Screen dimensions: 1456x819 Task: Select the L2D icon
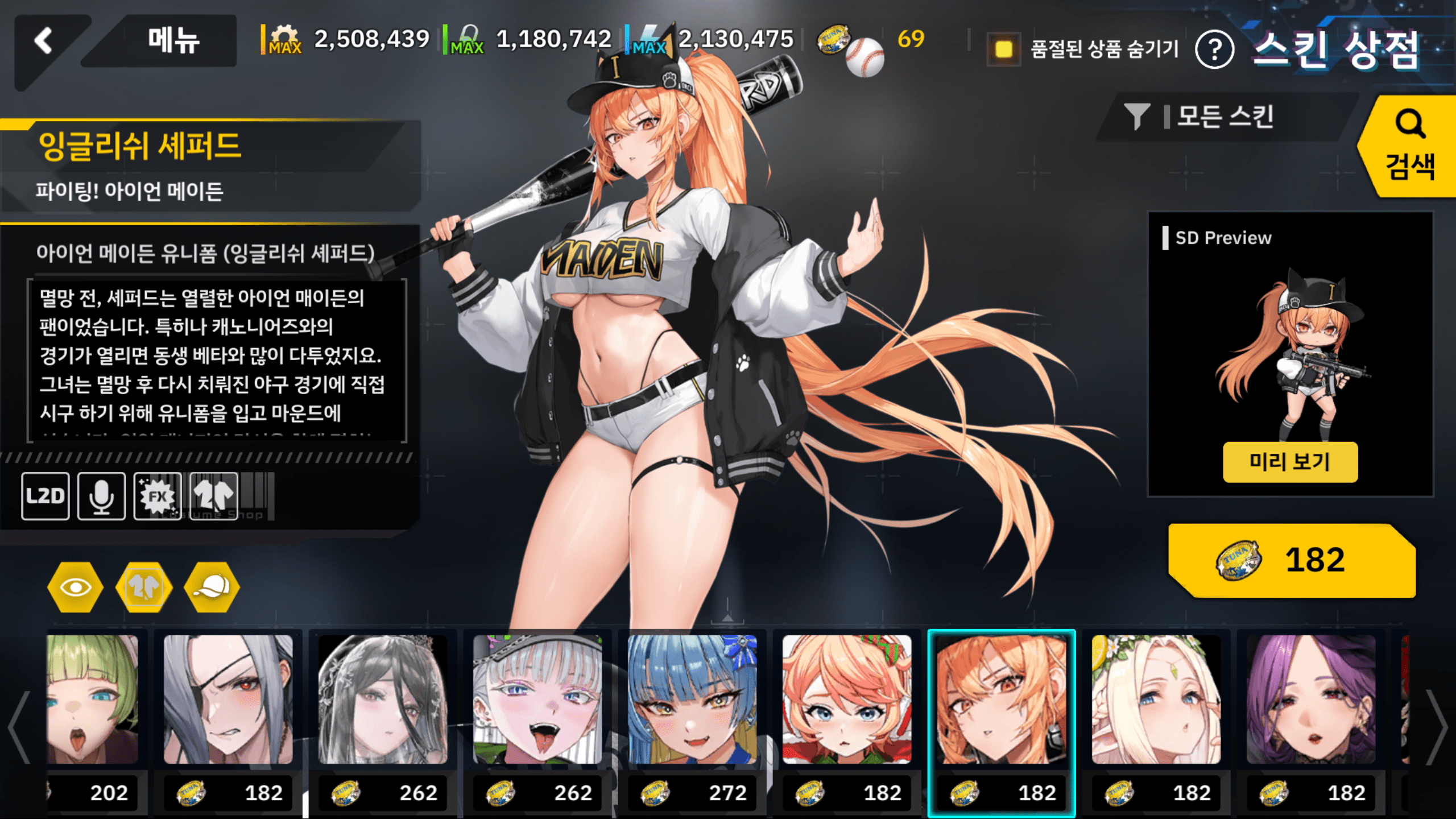(45, 496)
